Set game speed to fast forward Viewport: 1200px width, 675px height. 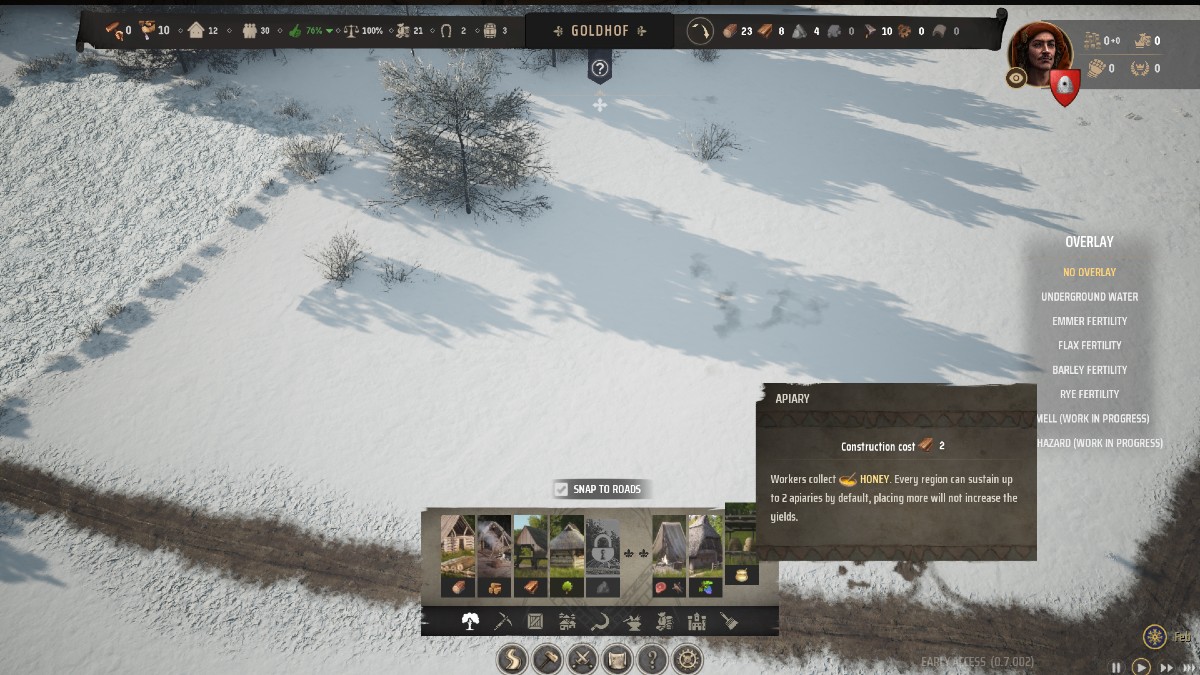pyautogui.click(x=1166, y=667)
